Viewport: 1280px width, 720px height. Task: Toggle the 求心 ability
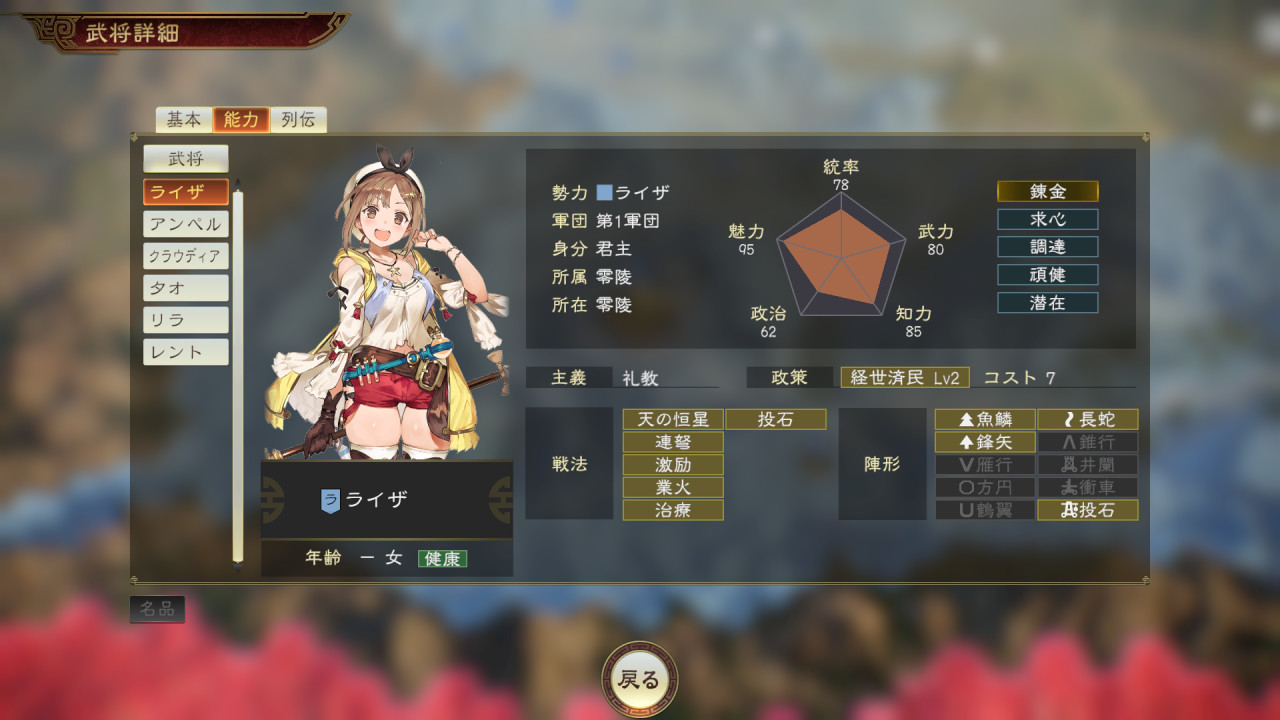click(1047, 219)
